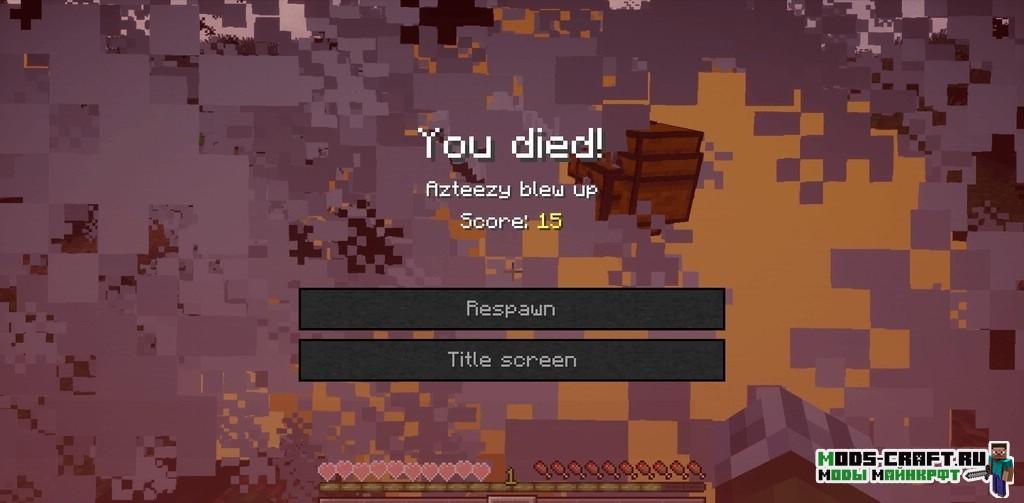Image resolution: width=1024 pixels, height=503 pixels.
Task: Return to the Title screen
Action: 511,360
